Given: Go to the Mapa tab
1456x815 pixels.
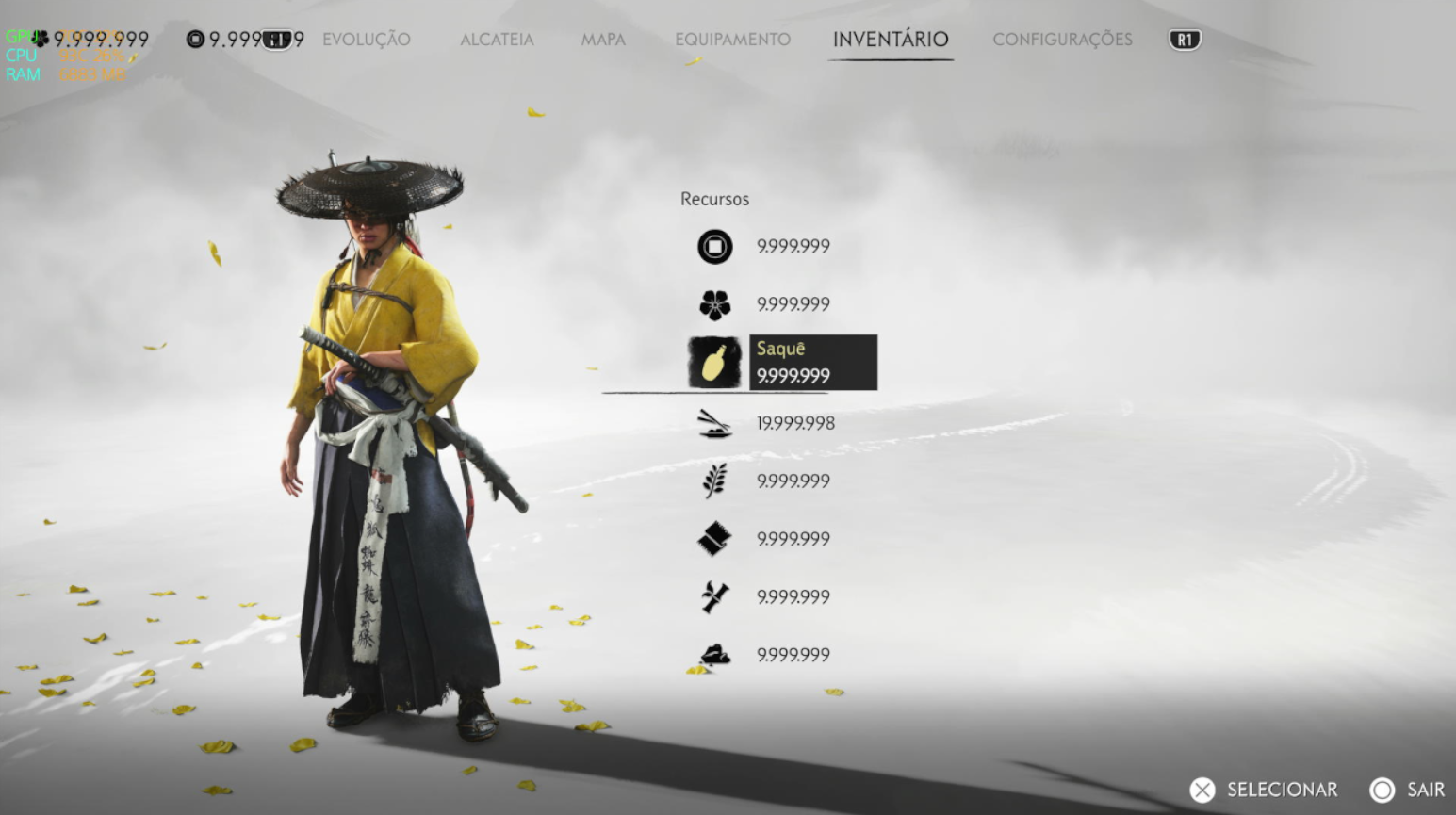Looking at the screenshot, I should 603,40.
